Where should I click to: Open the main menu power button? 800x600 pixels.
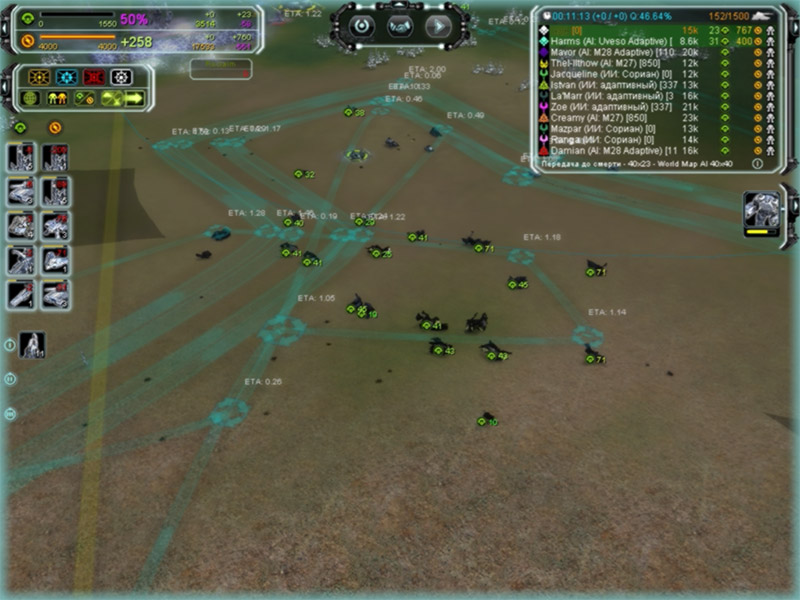pyautogui.click(x=362, y=25)
